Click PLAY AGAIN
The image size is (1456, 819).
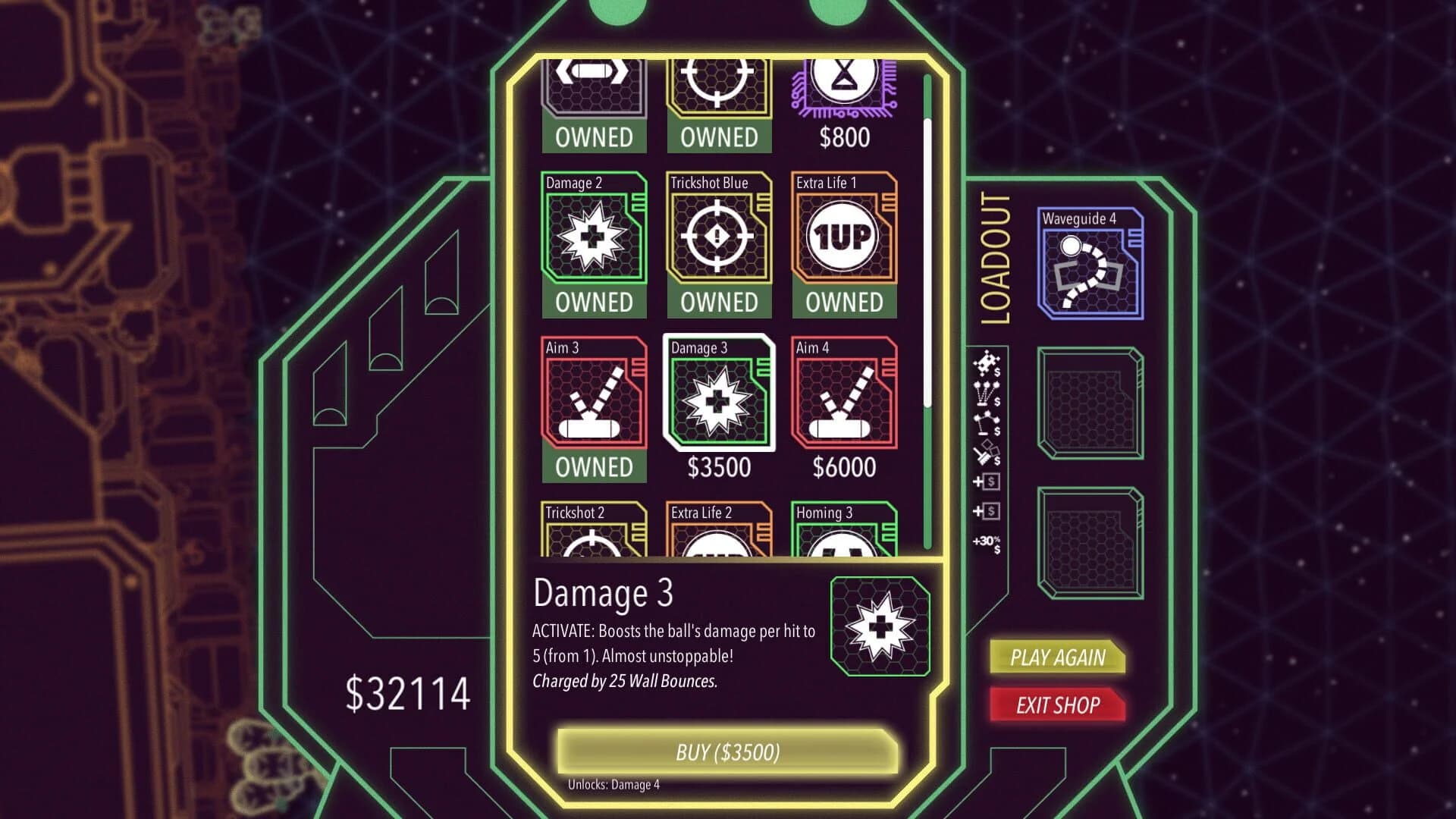[x=1056, y=658]
